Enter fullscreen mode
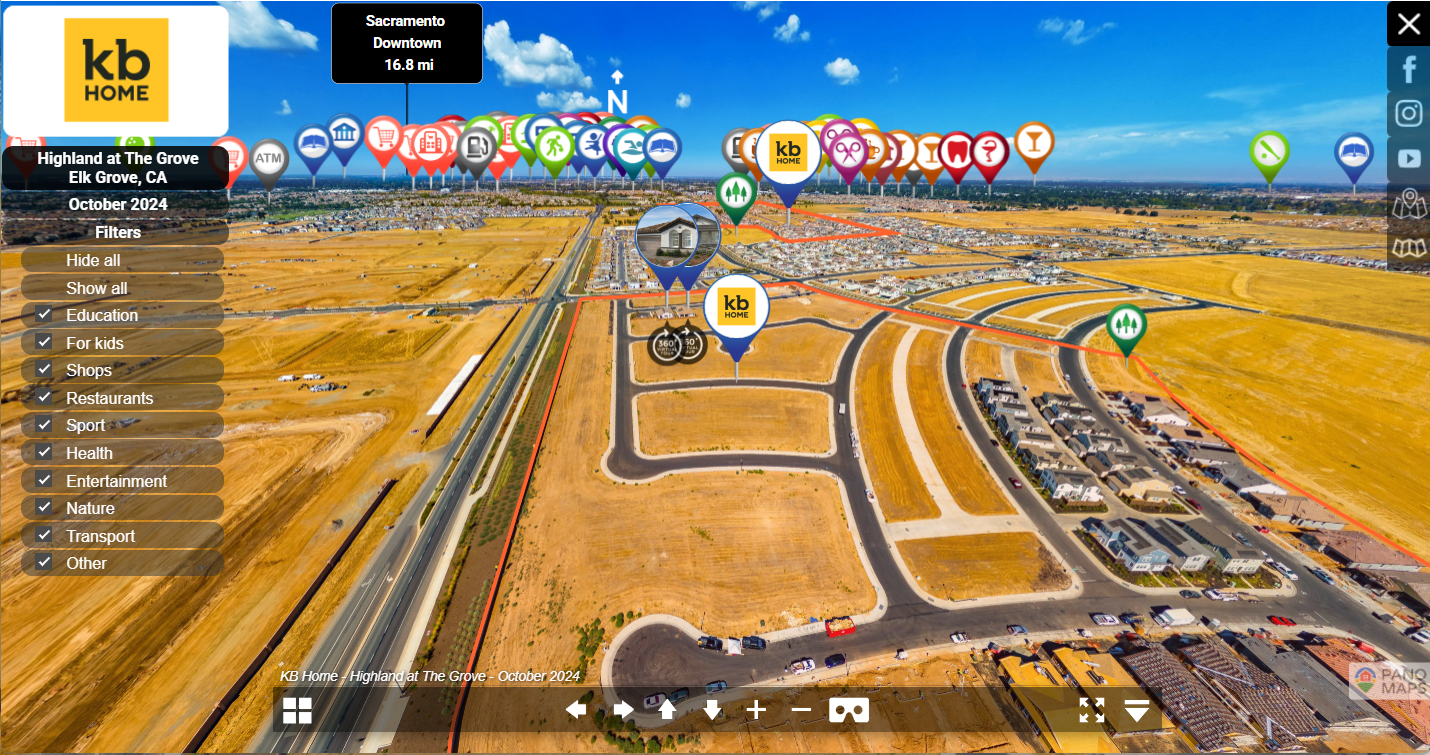The width and height of the screenshot is (1430, 755). (1092, 710)
